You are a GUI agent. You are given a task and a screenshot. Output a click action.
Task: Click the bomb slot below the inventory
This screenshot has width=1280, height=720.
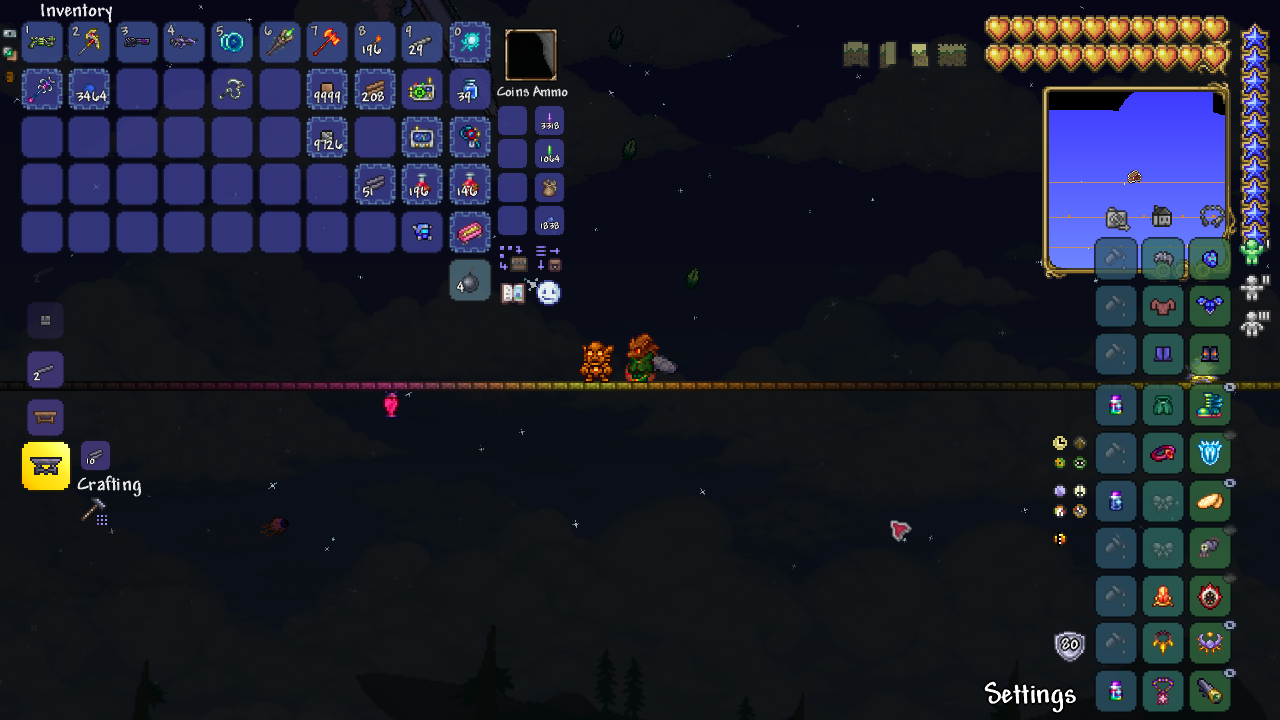pos(470,281)
